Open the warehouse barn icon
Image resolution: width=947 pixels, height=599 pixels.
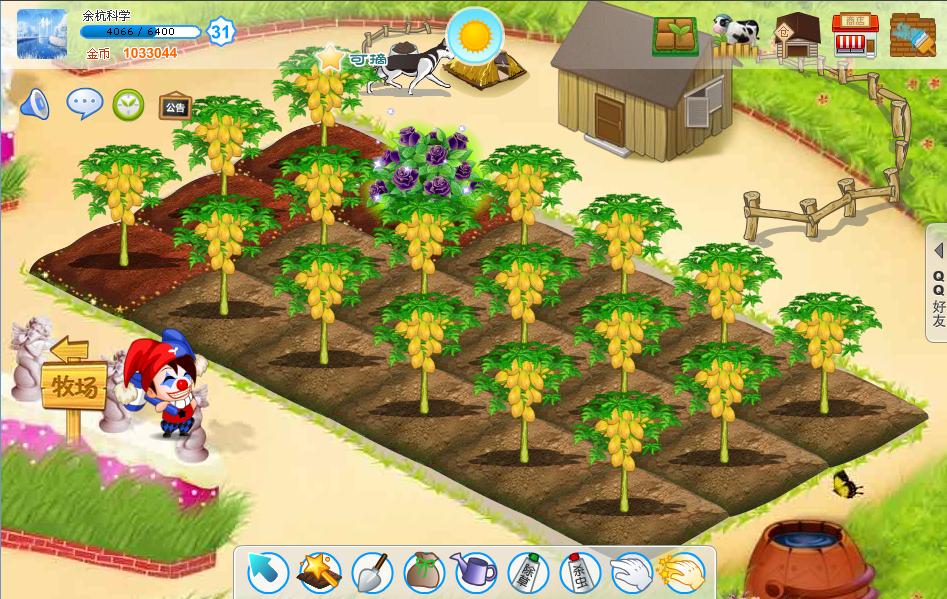[797, 34]
